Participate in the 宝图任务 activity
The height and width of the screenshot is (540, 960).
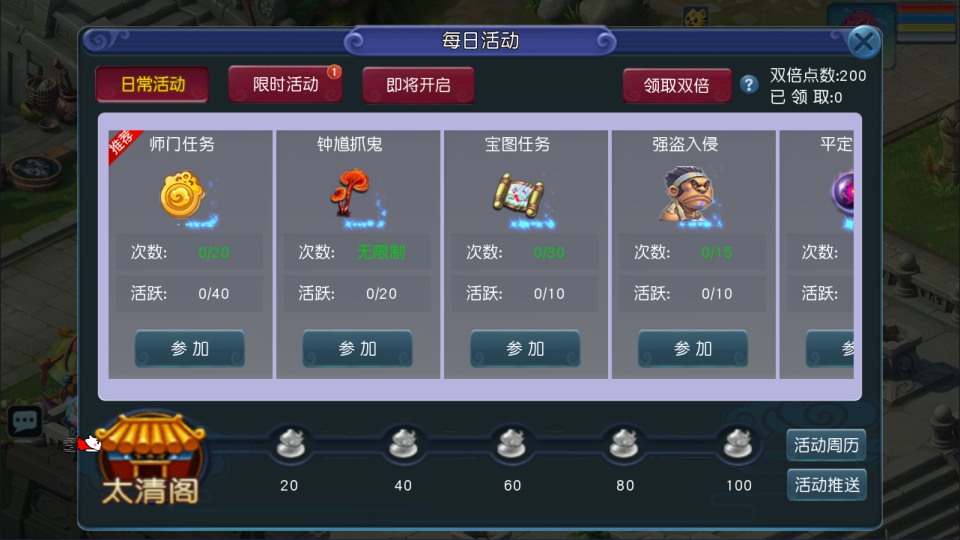tap(526, 349)
